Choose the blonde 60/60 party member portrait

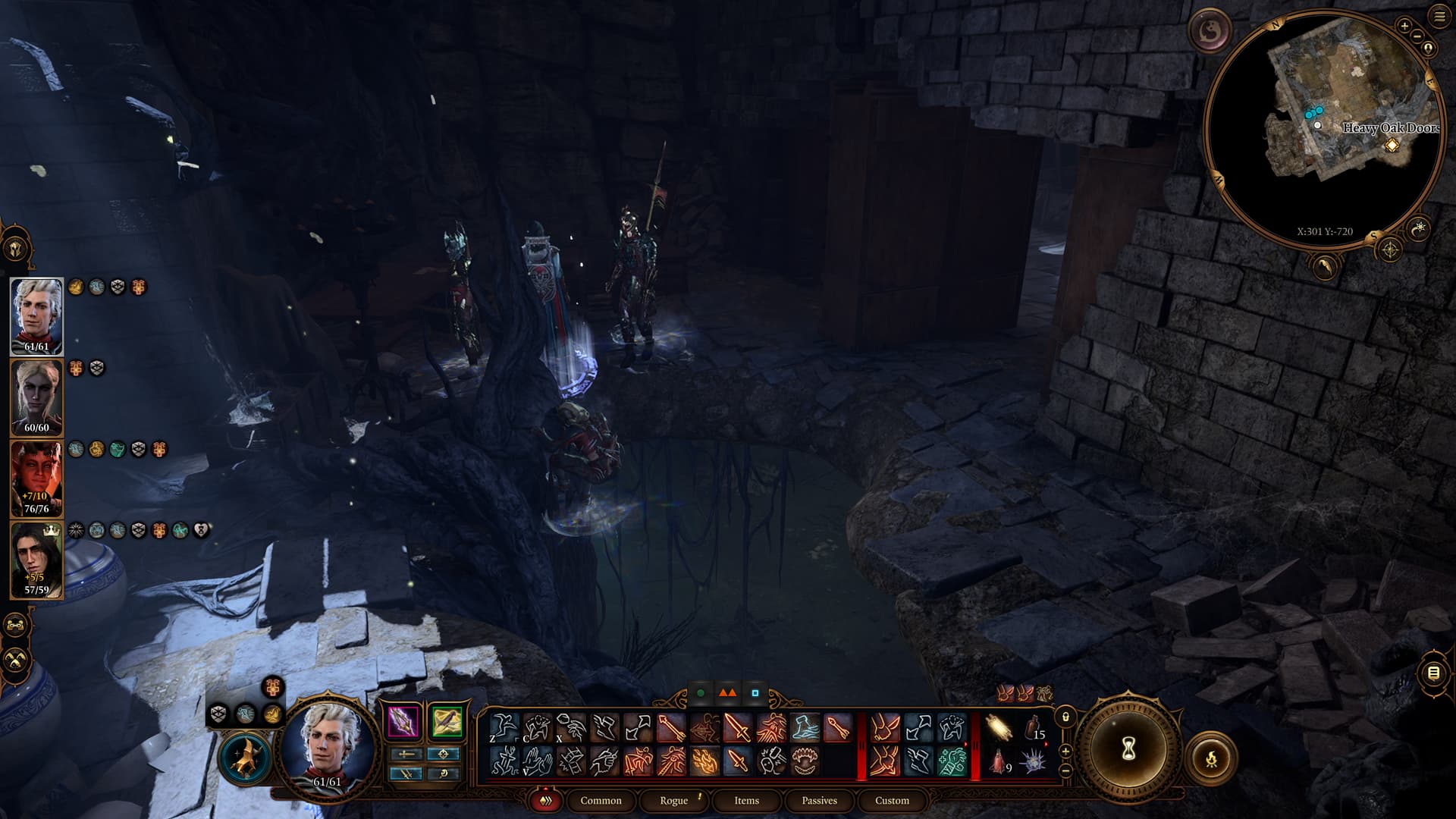pyautogui.click(x=36, y=397)
